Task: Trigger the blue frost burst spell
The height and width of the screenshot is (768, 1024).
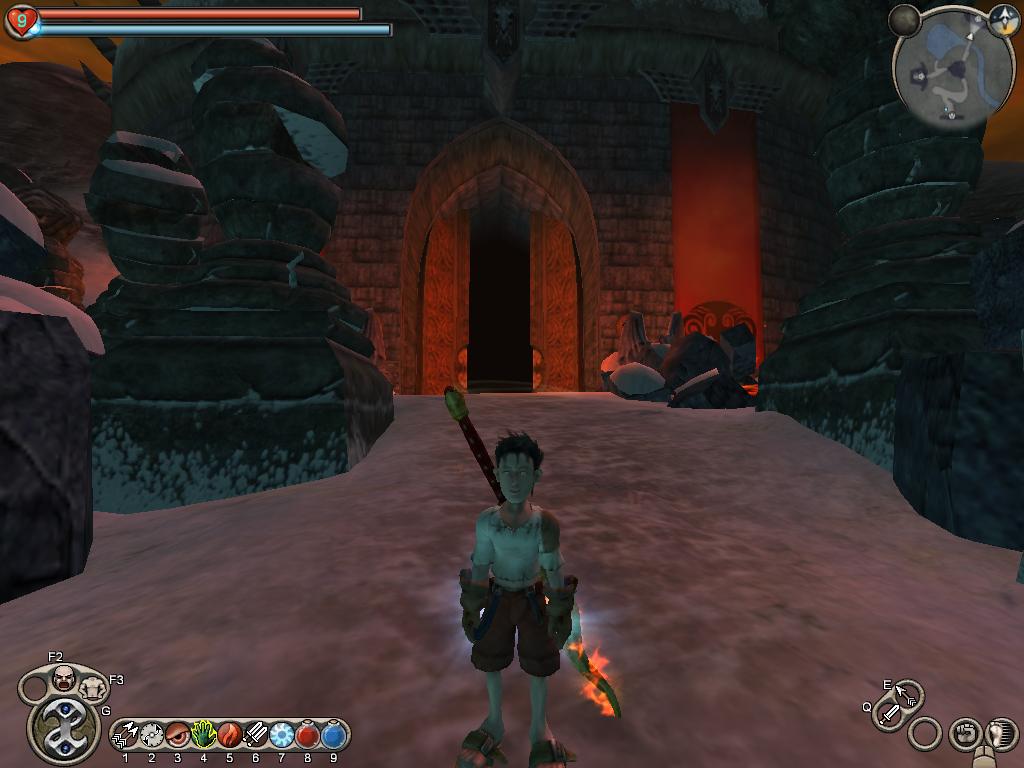Action: tap(282, 736)
